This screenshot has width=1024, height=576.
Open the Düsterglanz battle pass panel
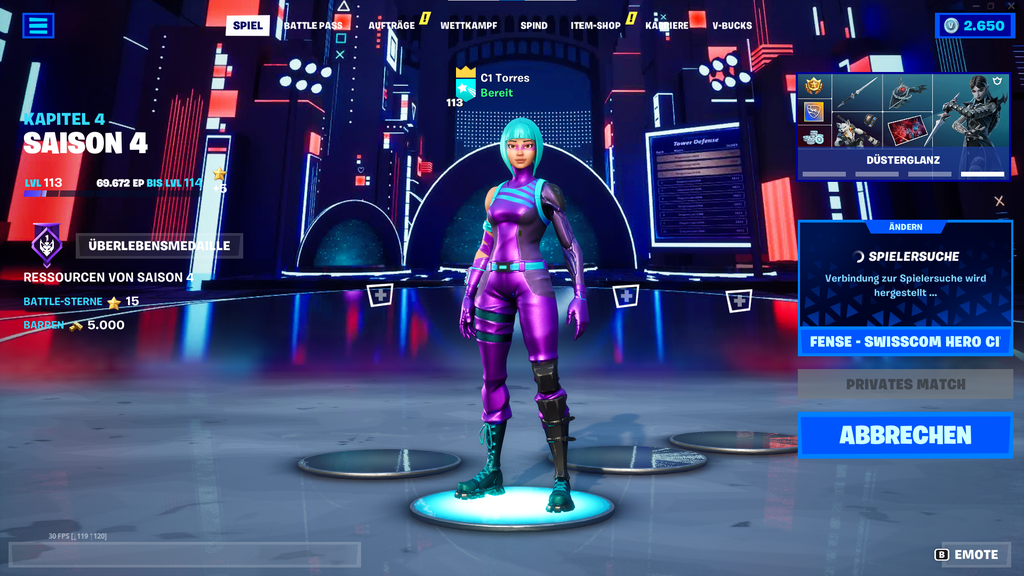click(x=902, y=125)
